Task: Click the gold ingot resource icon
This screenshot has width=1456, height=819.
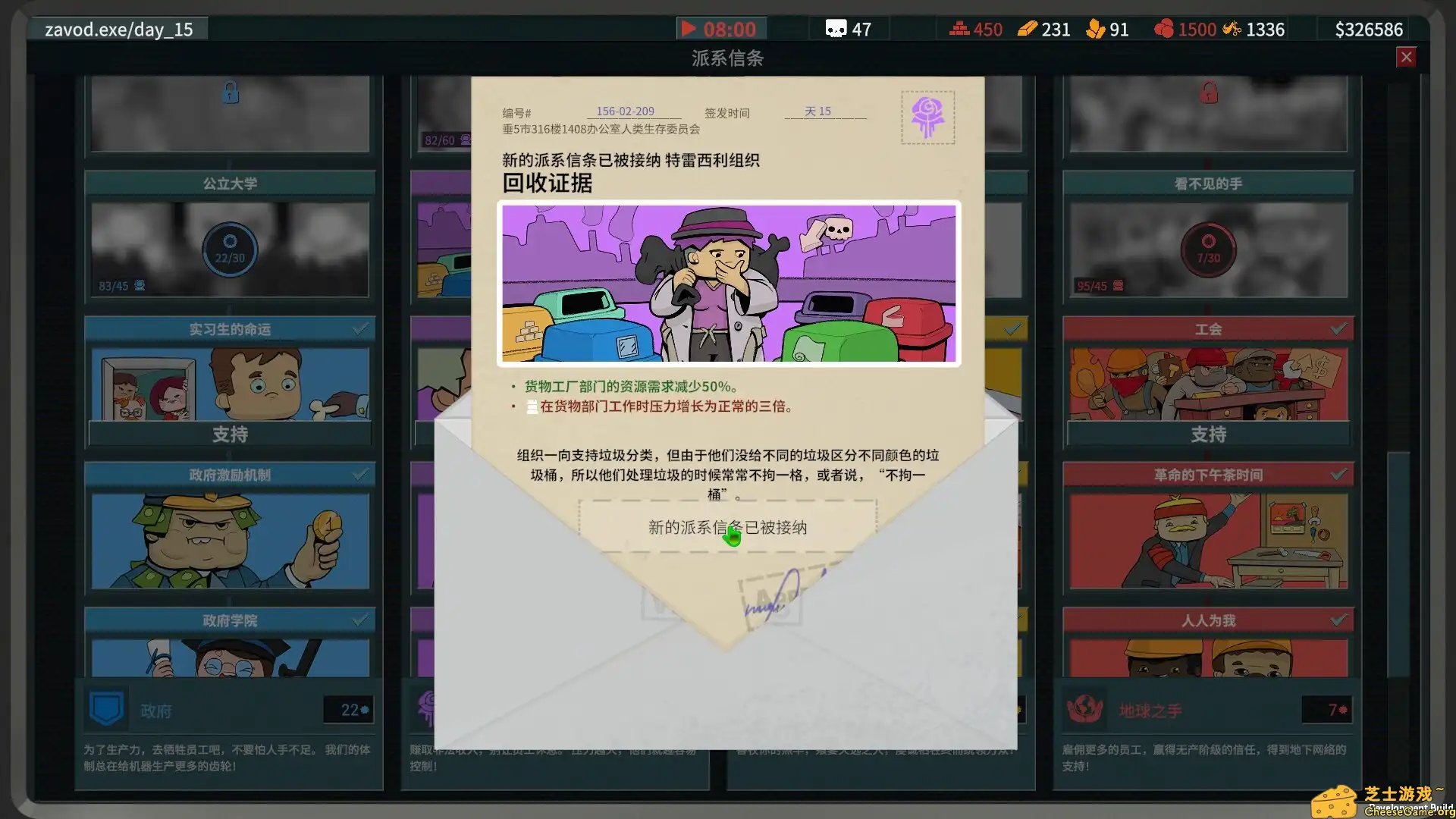Action: coord(1028,29)
